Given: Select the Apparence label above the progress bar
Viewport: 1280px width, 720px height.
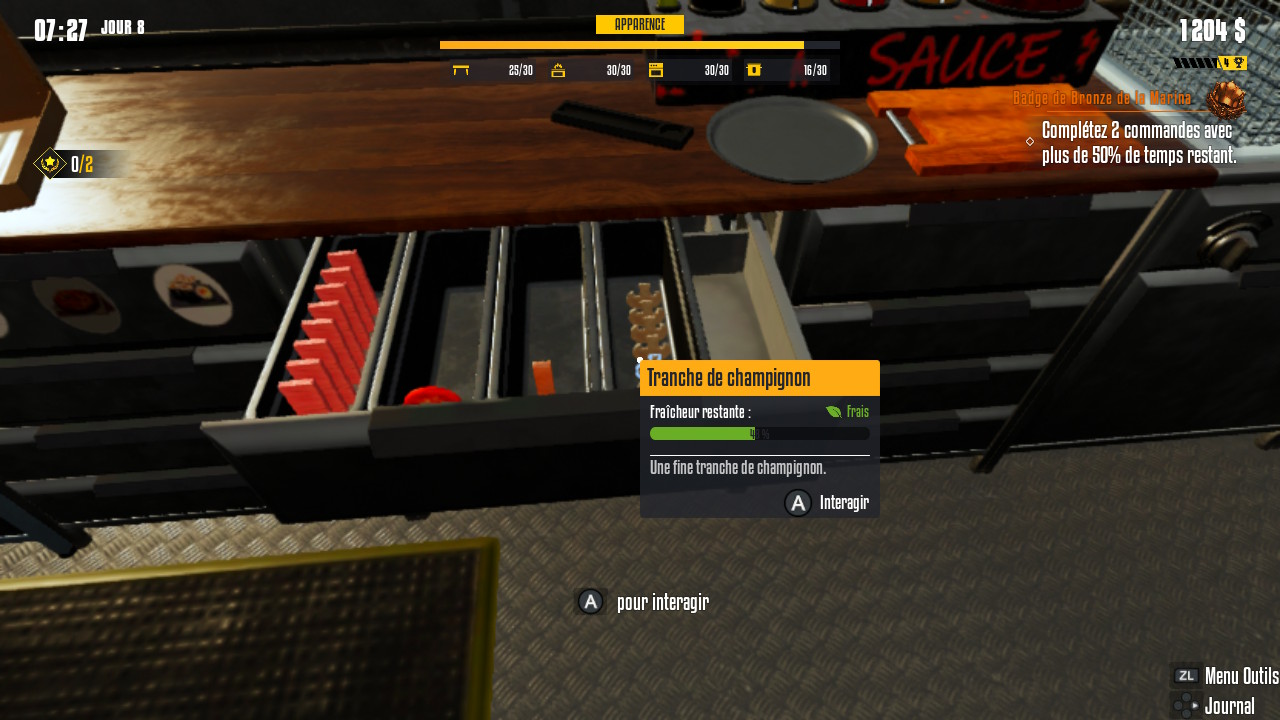Looking at the screenshot, I should coord(639,25).
